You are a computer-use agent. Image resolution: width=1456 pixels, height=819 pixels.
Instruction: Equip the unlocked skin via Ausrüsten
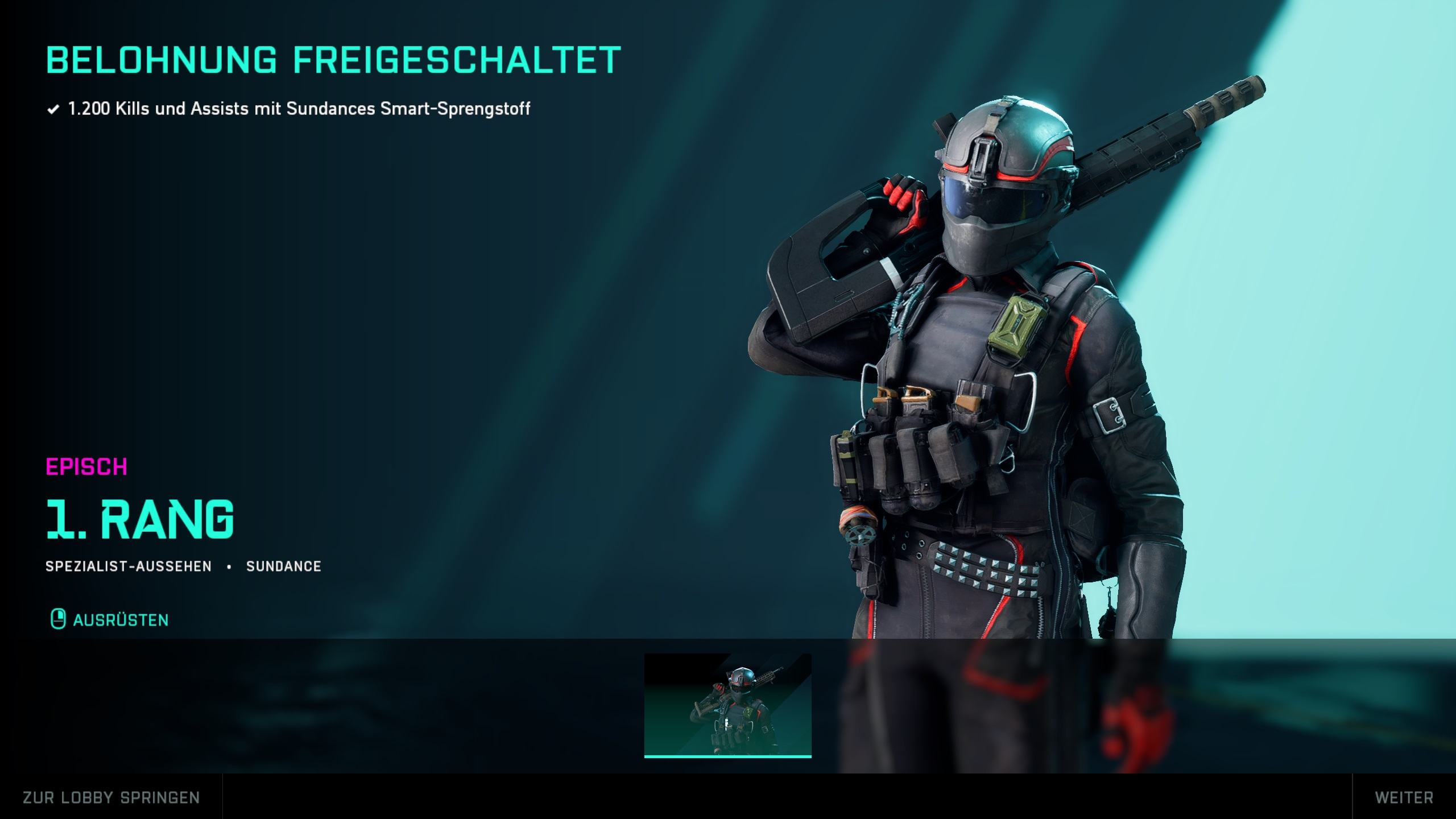[x=110, y=619]
